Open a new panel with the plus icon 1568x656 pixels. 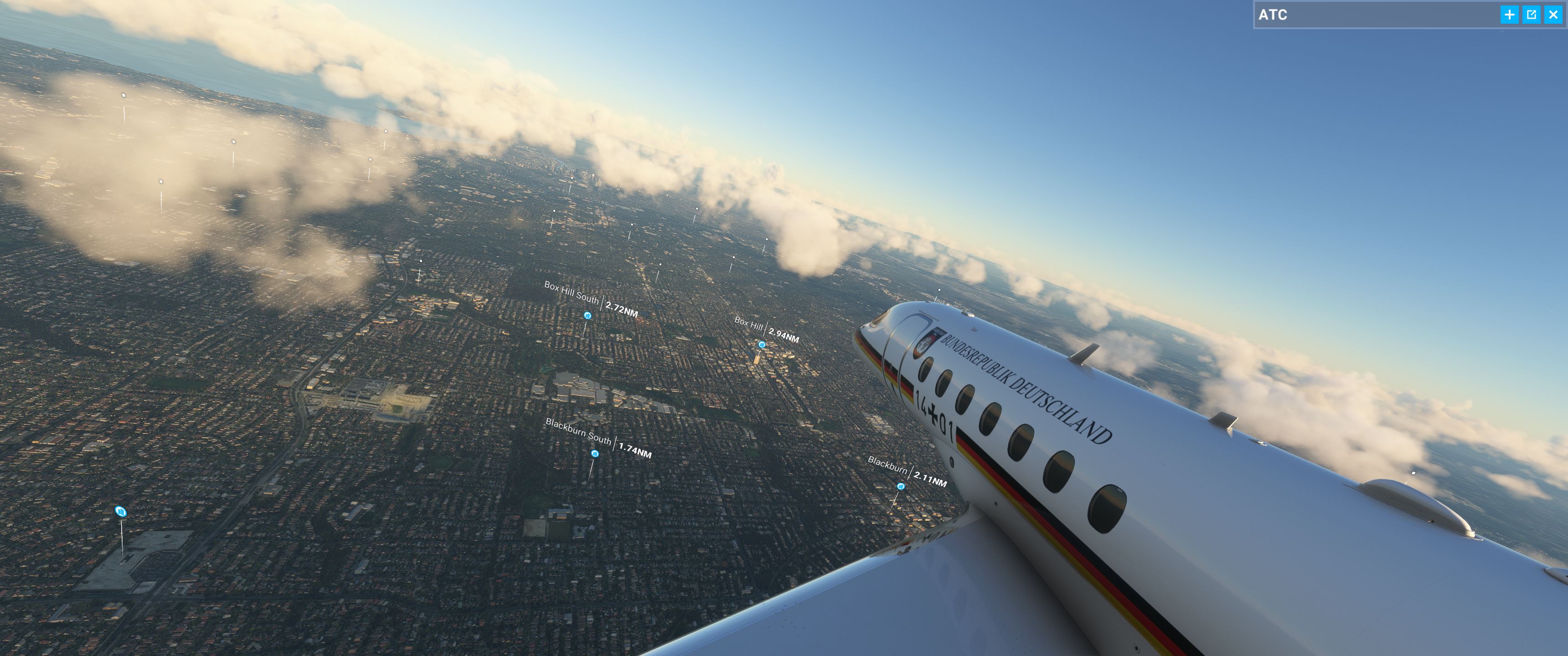point(1510,15)
